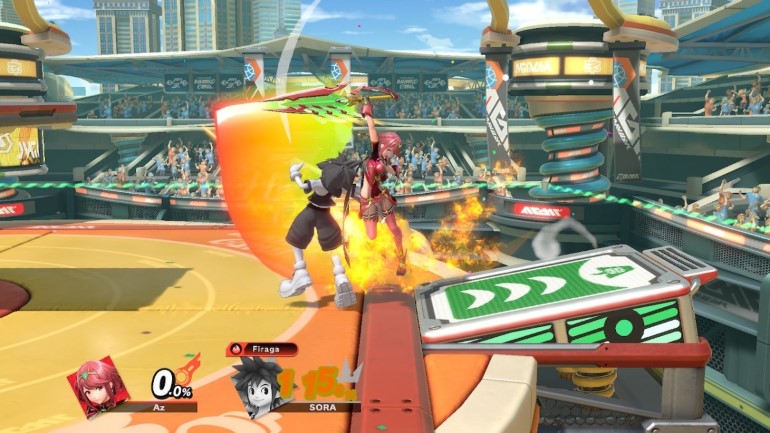Viewport: 770px width, 433px height.
Task: Click the Firaga spell indicator
Action: coord(262,350)
